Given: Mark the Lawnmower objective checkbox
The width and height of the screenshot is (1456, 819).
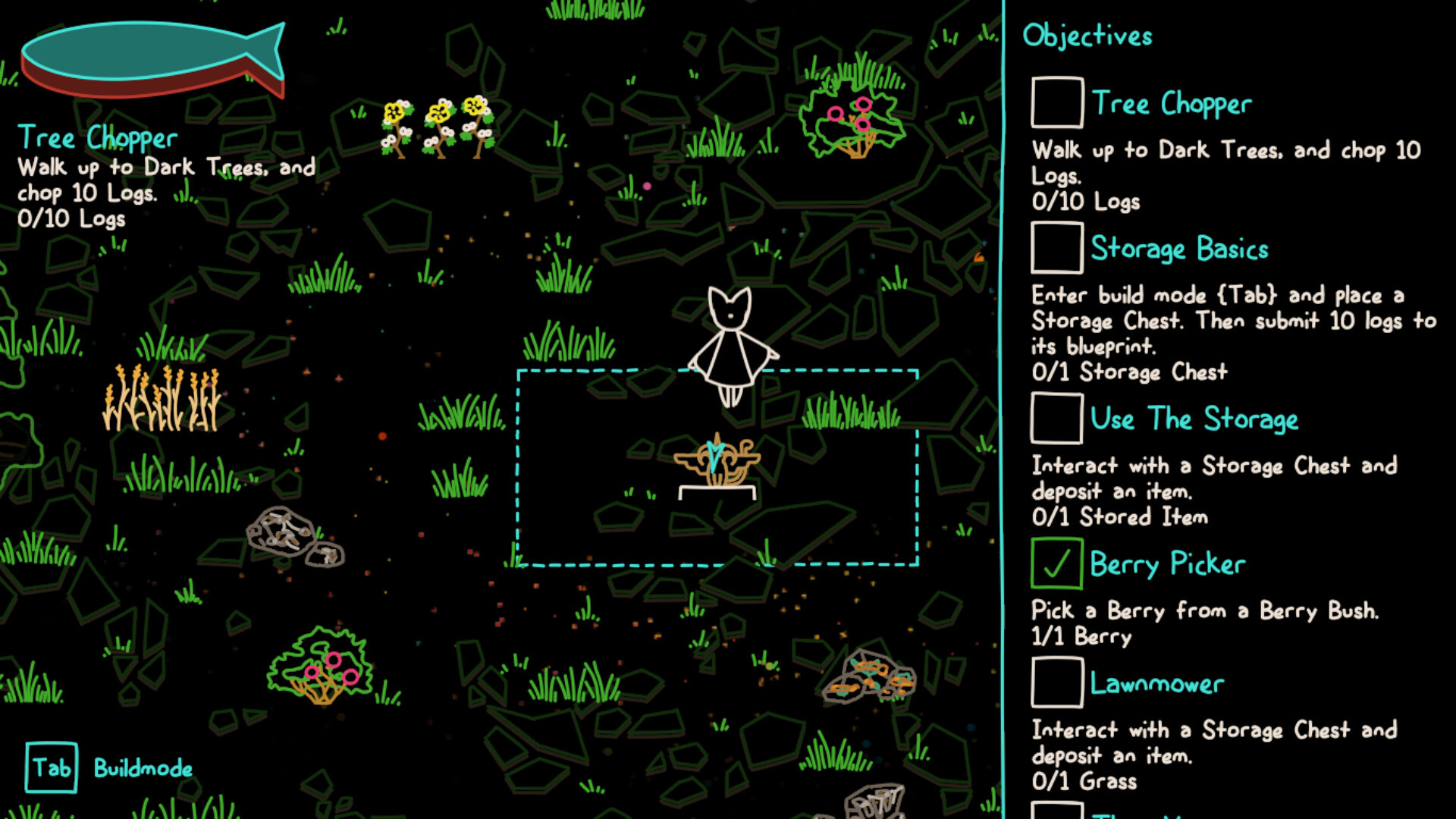Looking at the screenshot, I should pyautogui.click(x=1056, y=682).
